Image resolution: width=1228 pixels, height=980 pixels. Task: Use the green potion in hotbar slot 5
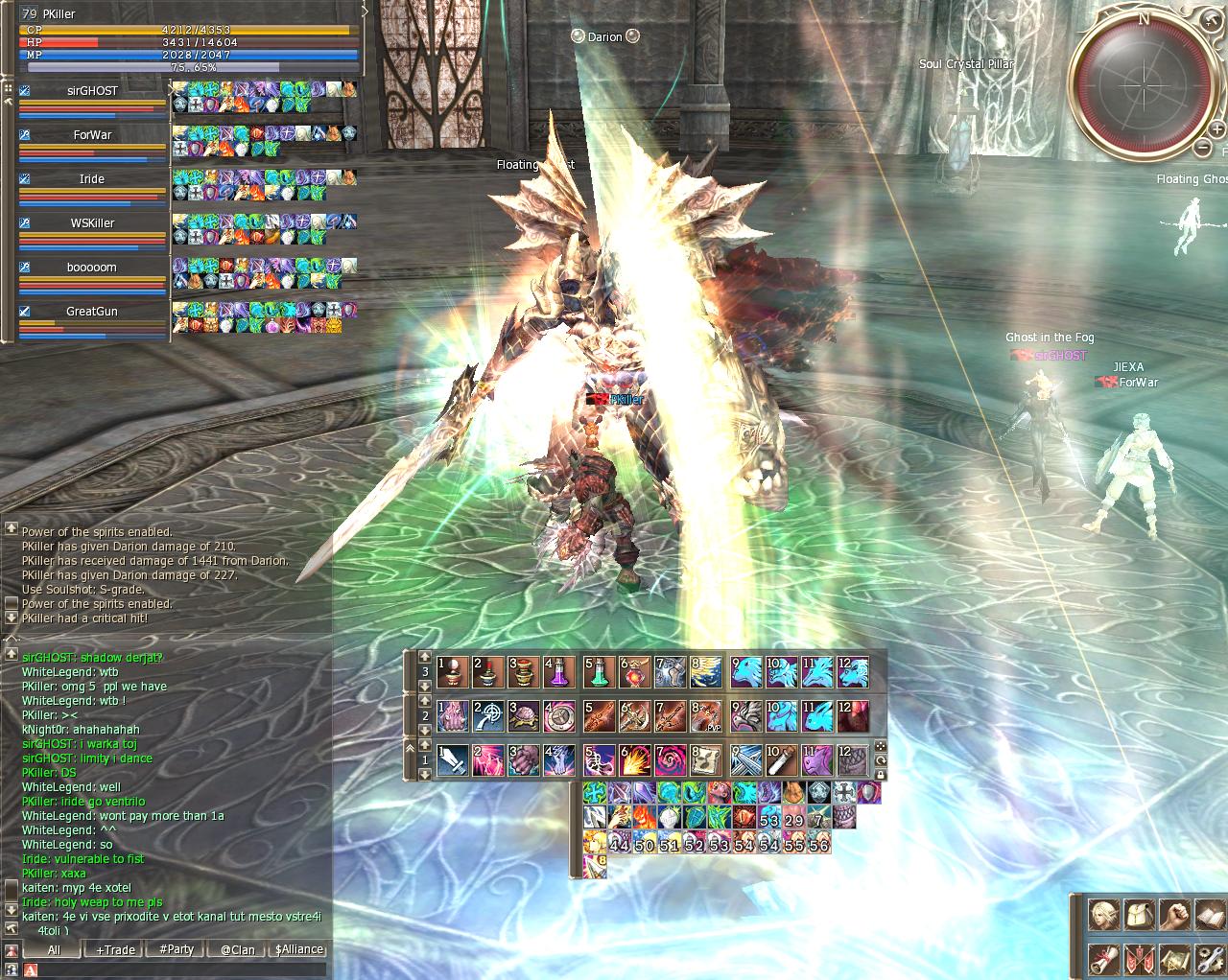point(600,671)
